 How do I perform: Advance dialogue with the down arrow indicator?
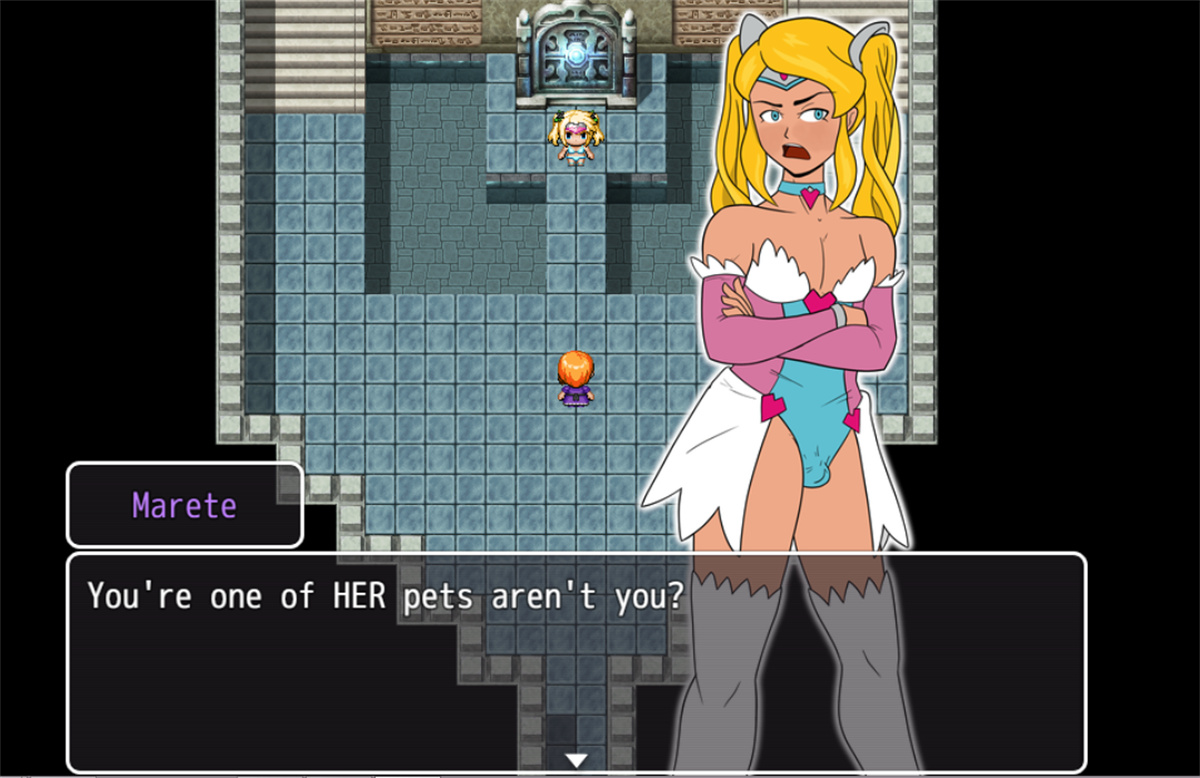(576, 760)
